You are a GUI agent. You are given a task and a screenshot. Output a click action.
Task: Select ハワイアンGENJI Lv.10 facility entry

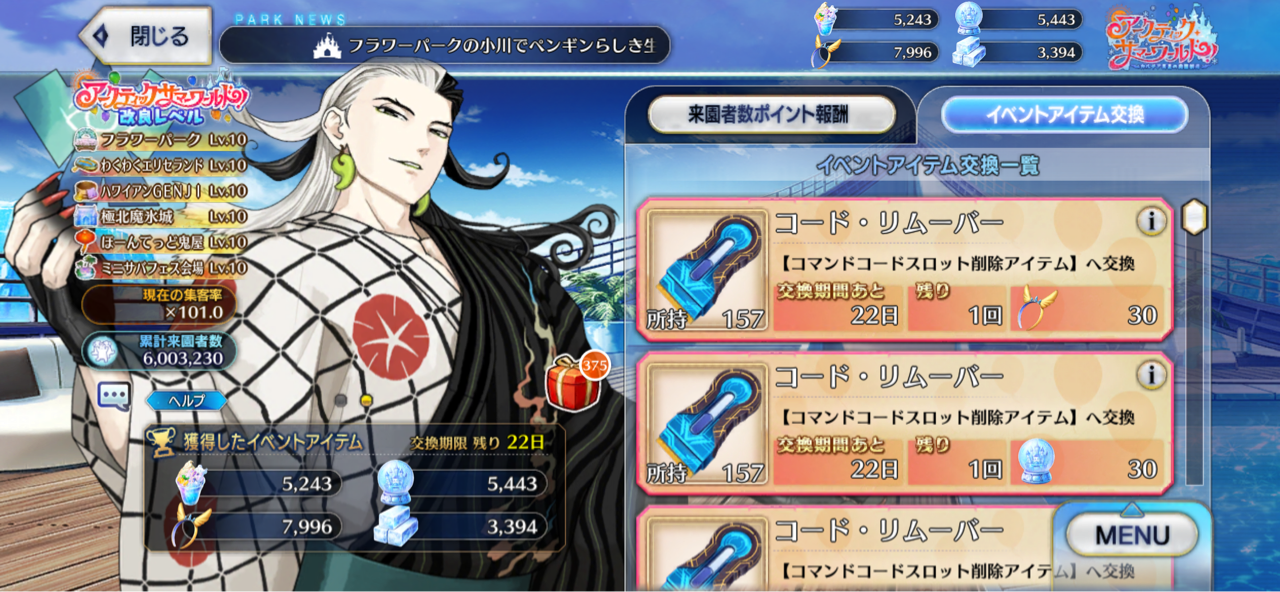[160, 191]
